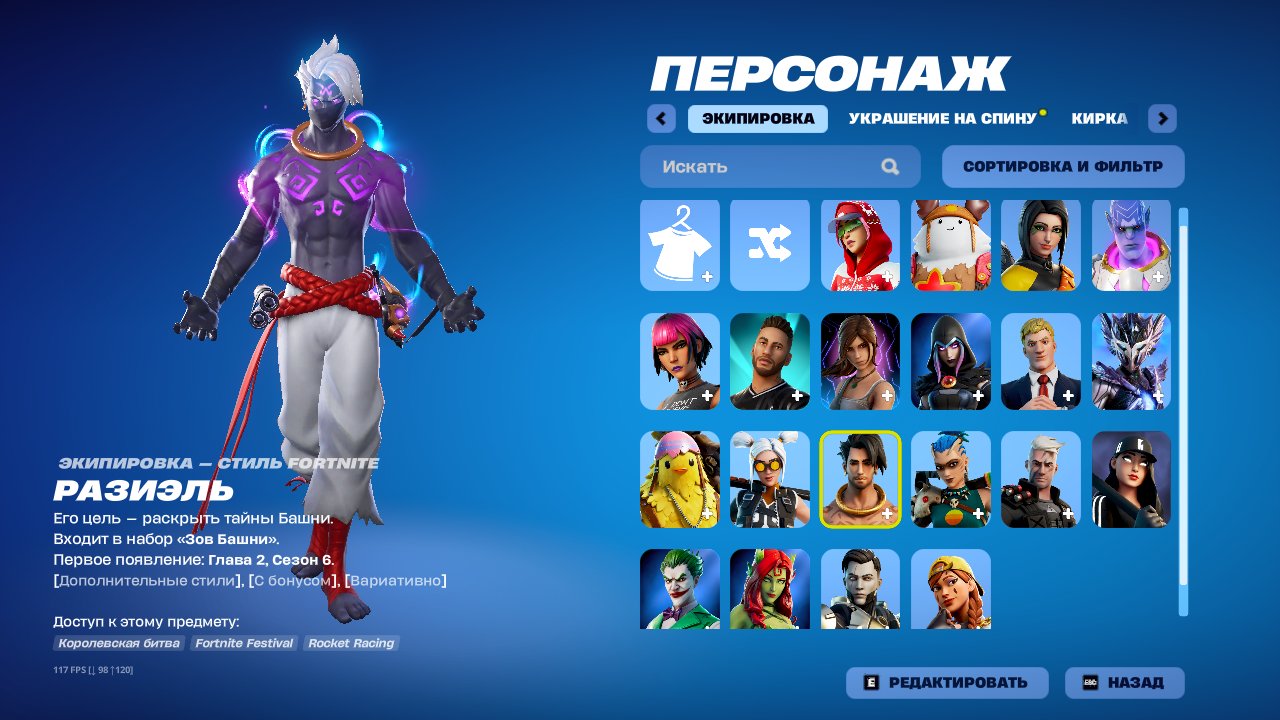Select the random outfit shuffle tile
The height and width of the screenshot is (720, 1280).
[769, 246]
